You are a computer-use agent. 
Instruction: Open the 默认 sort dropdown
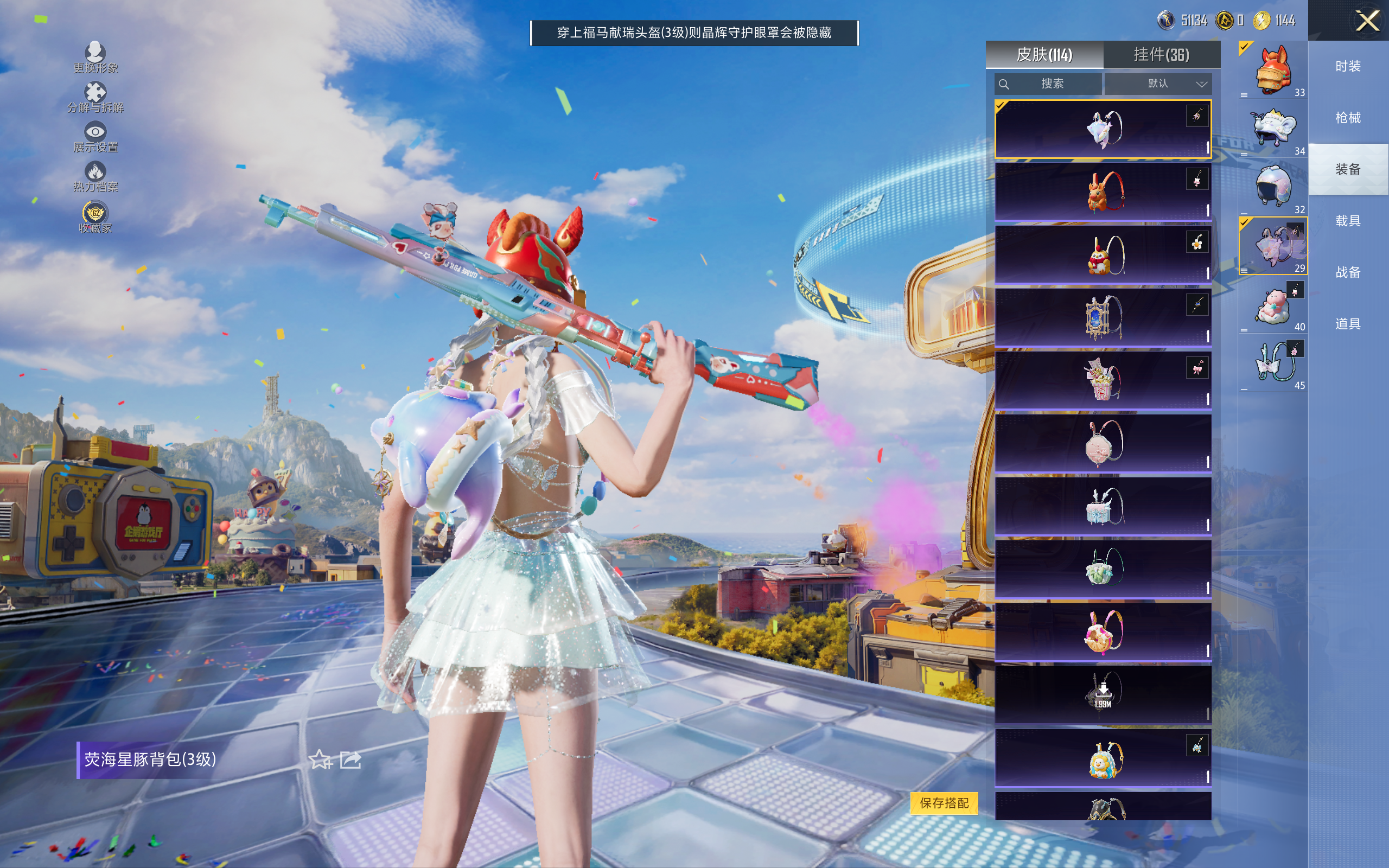tap(1158, 84)
